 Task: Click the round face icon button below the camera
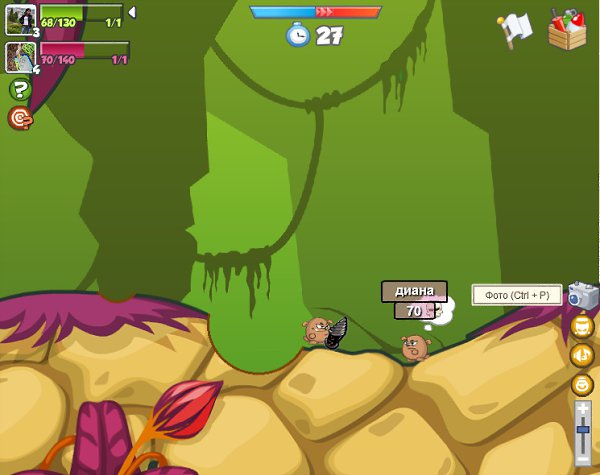click(582, 325)
